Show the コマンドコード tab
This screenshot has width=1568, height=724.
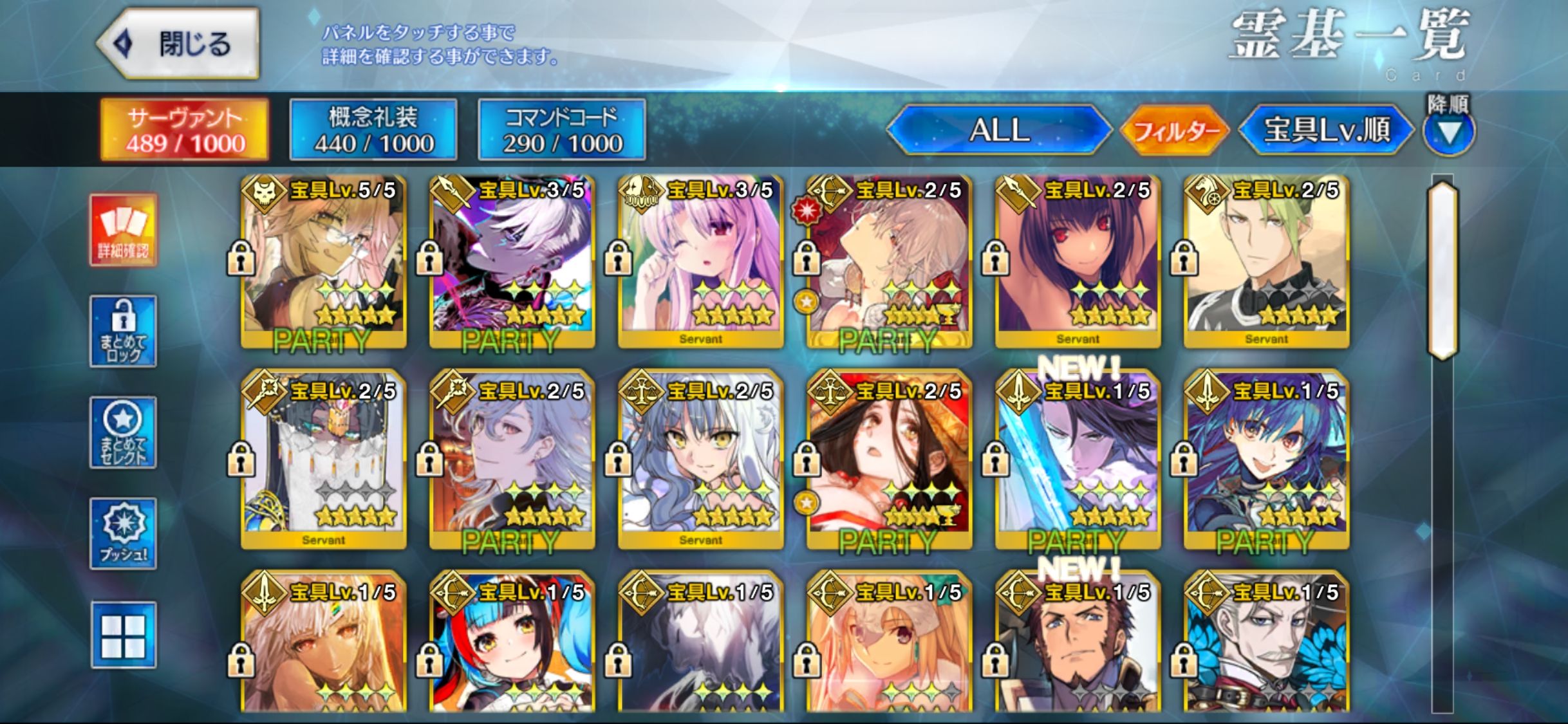562,130
